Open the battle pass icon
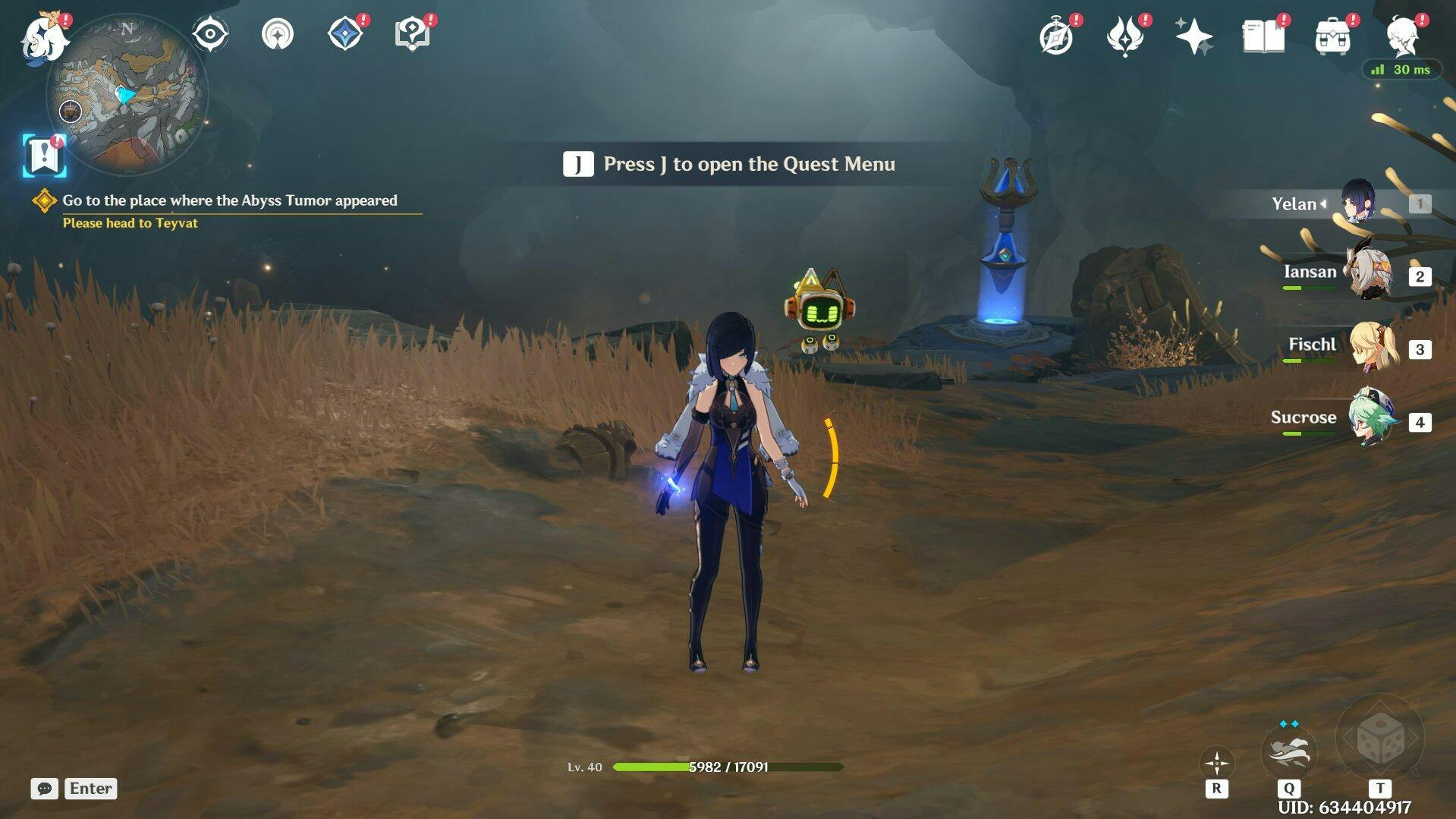1456x819 pixels. click(x=1124, y=36)
